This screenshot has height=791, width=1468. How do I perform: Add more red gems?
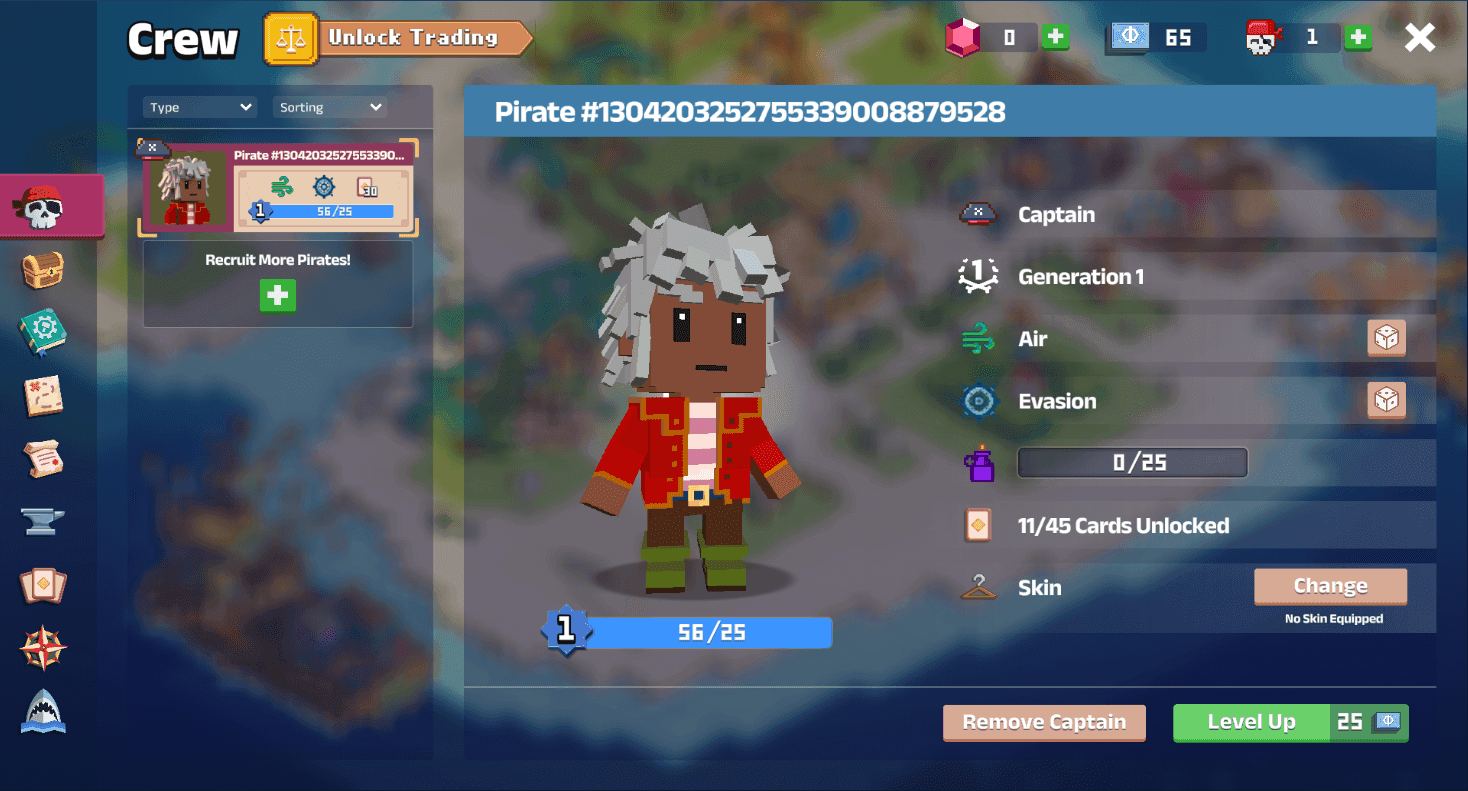click(1055, 38)
